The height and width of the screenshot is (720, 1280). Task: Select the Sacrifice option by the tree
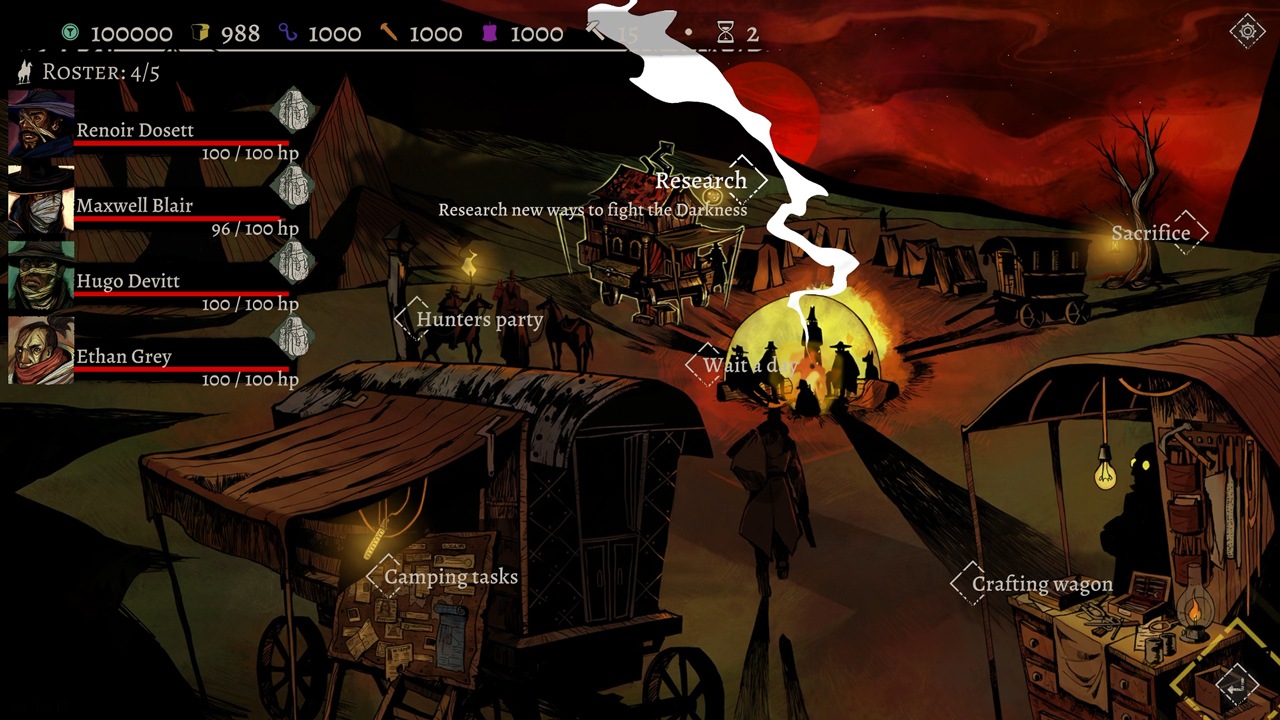coord(1152,233)
